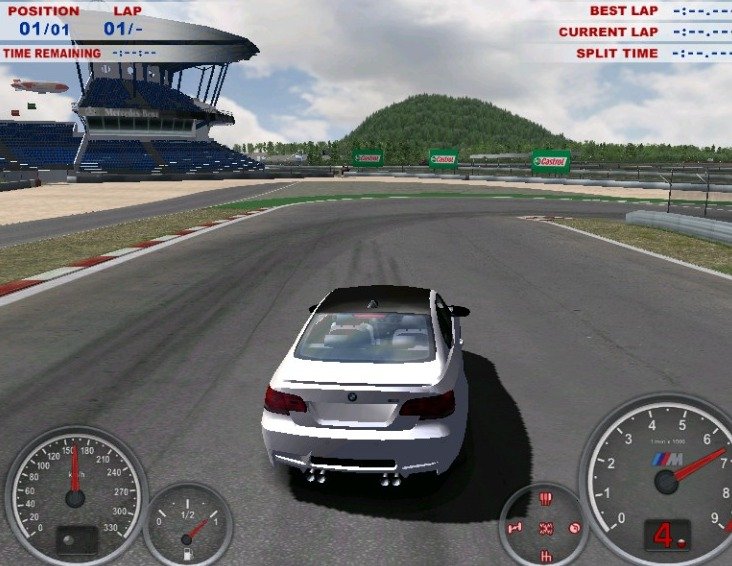Viewport: 732px width, 566px height.
Task: Select the car chassis axle indicator icon
Action: point(517,527)
